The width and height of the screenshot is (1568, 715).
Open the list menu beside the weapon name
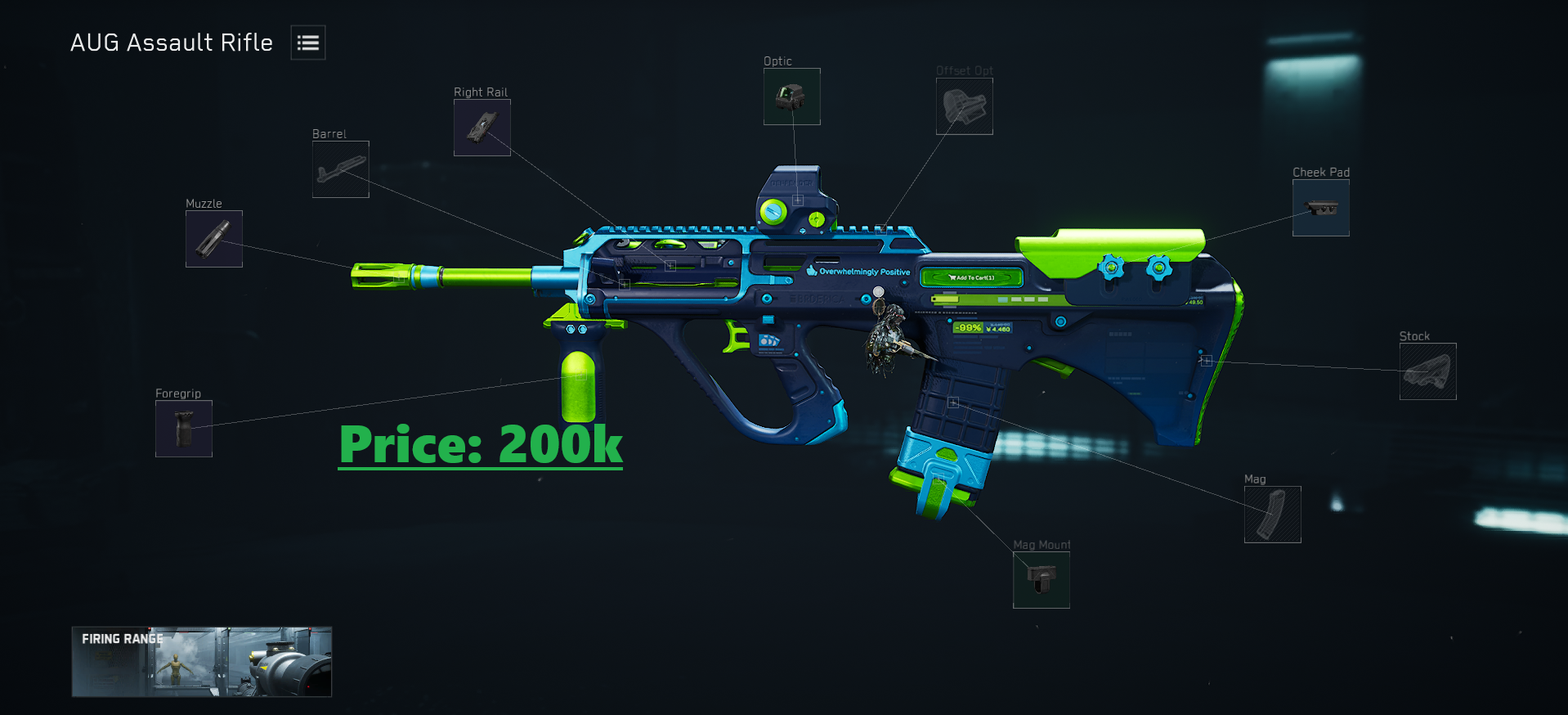point(308,43)
